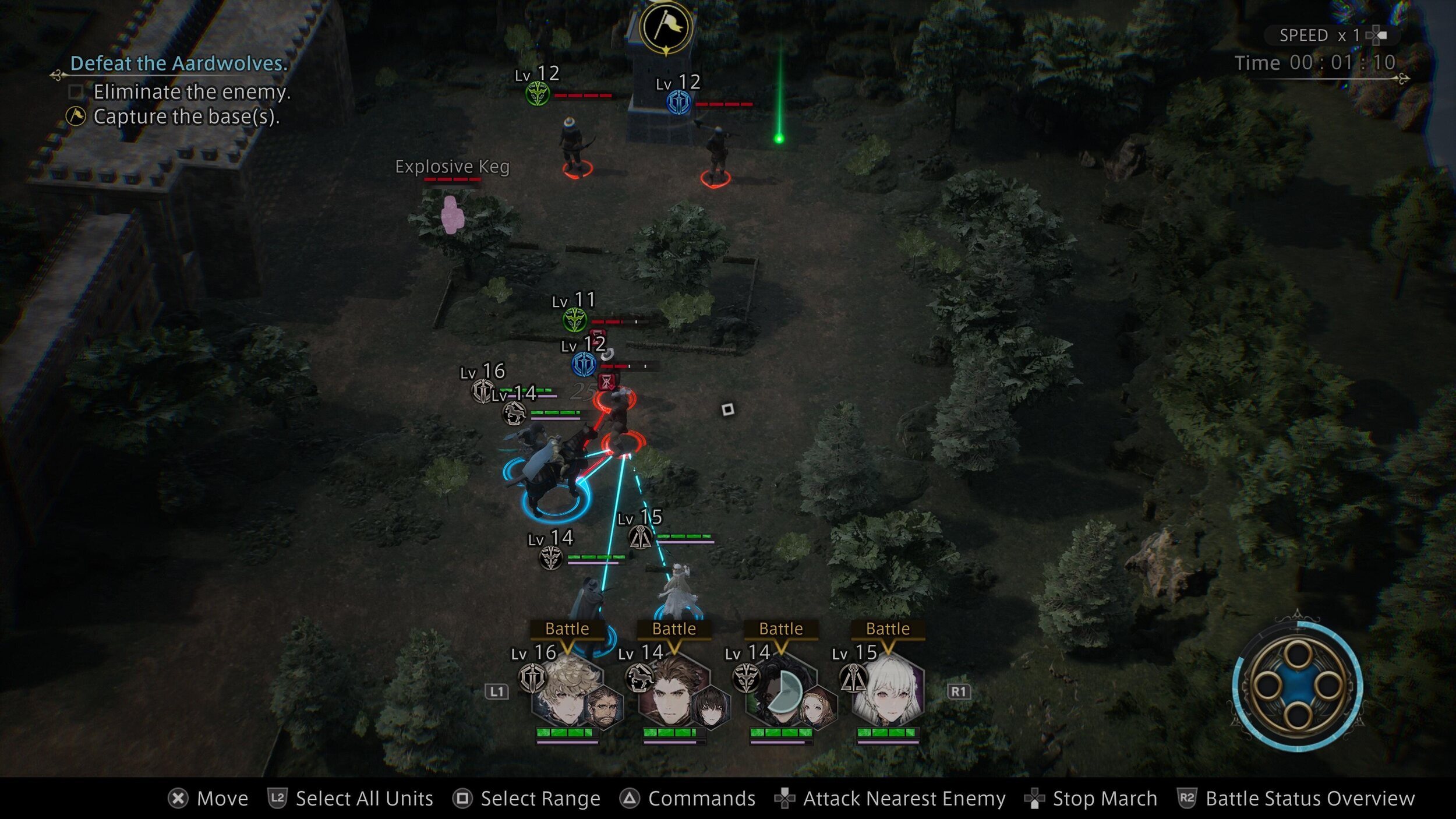Select the Explosive Keg label on the battlefield
The height and width of the screenshot is (819, 1456).
click(x=452, y=167)
